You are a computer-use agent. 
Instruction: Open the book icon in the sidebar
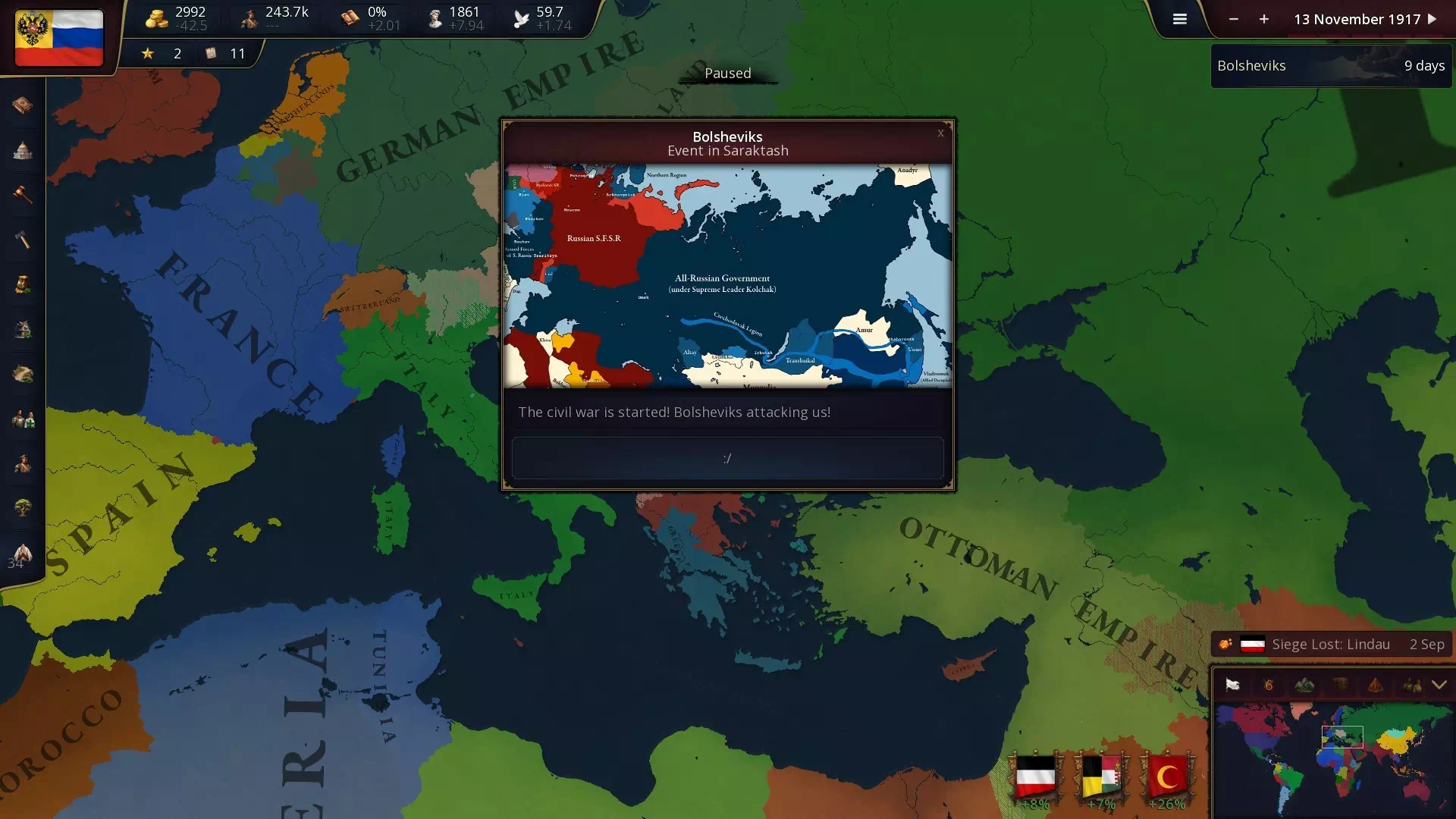pos(23,105)
